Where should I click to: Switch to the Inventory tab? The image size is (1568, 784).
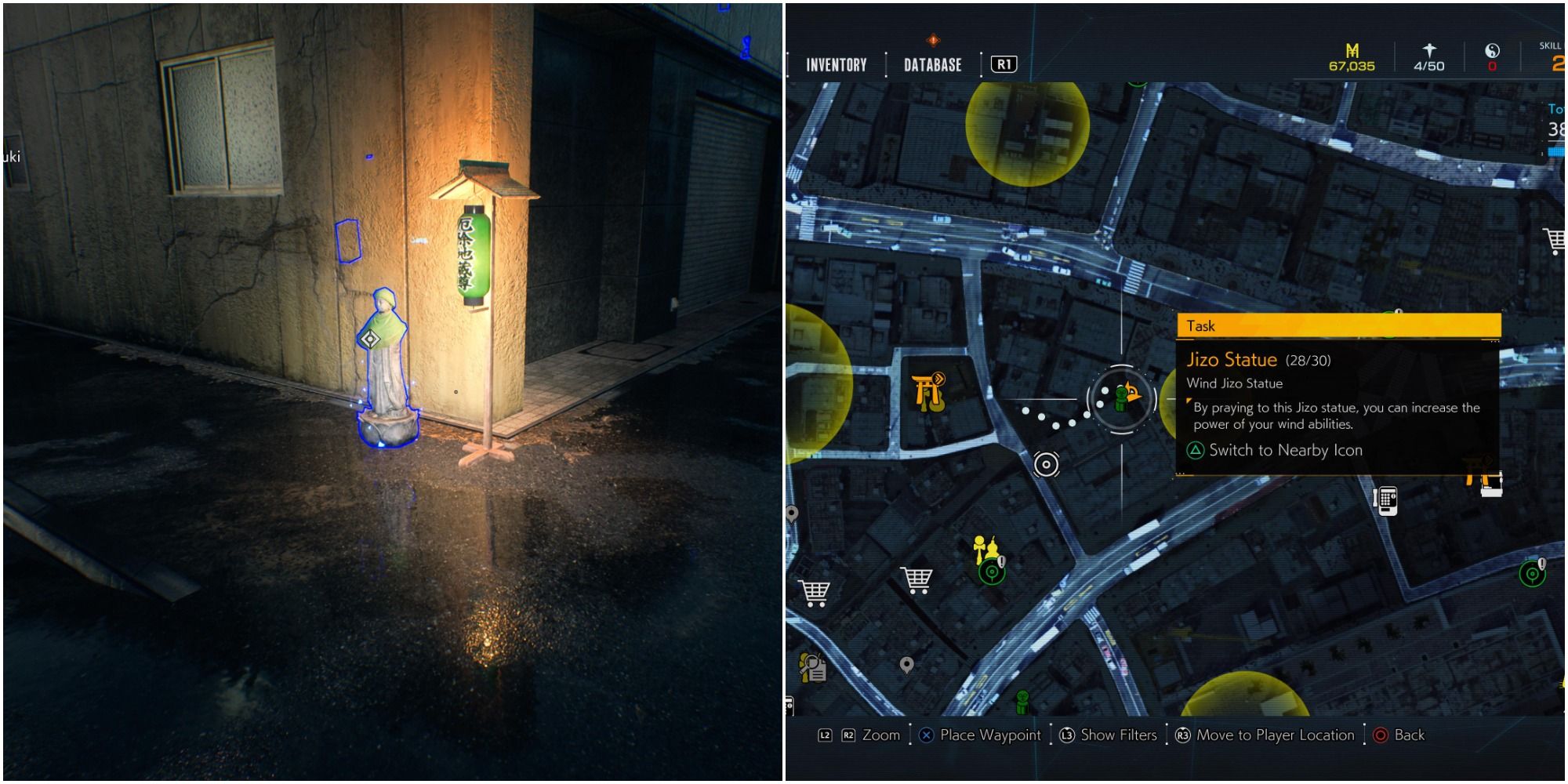(x=834, y=66)
